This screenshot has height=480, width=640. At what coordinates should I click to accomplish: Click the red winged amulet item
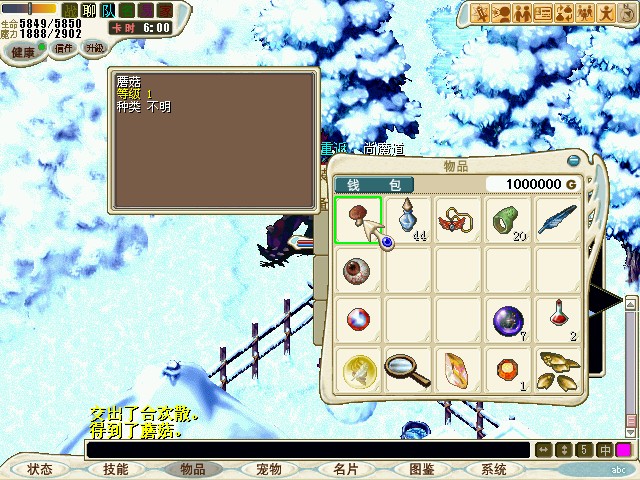459,219
